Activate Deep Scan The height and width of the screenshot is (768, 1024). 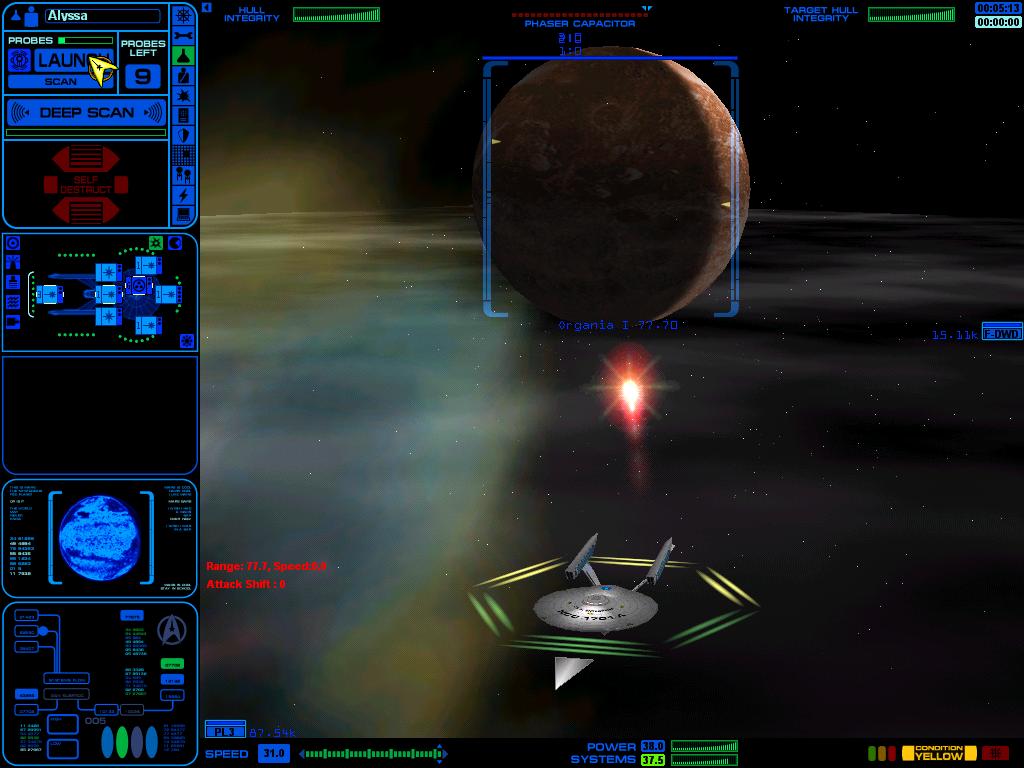[86, 113]
